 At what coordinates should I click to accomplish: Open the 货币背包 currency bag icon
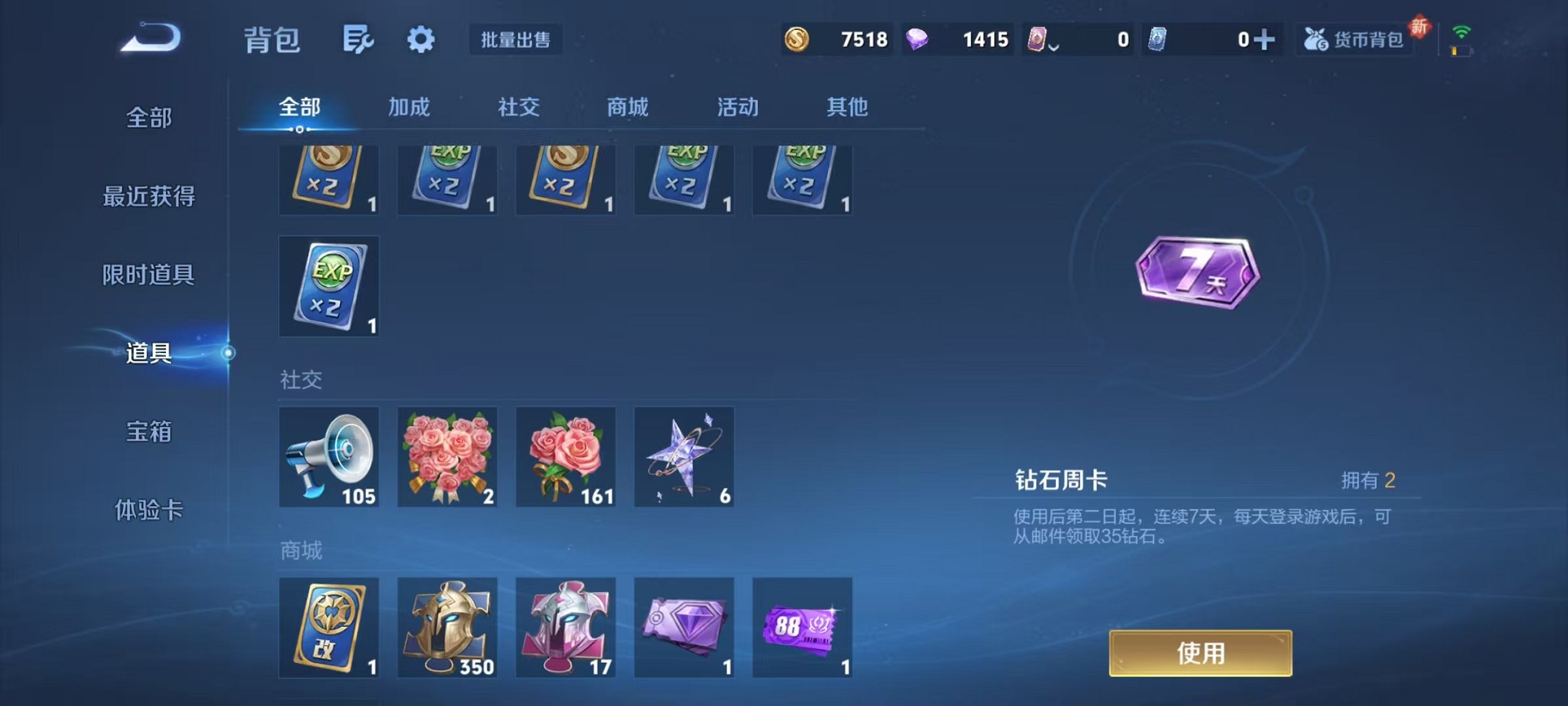[1355, 38]
